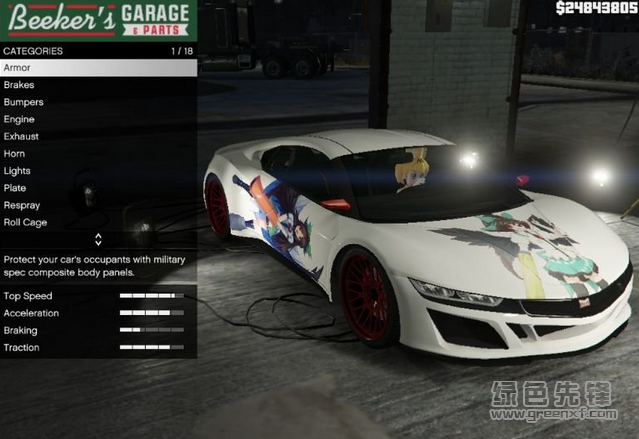Viewport: 639px width, 439px height.
Task: Click the menu list scroll arrows
Action: pyautogui.click(x=98, y=240)
